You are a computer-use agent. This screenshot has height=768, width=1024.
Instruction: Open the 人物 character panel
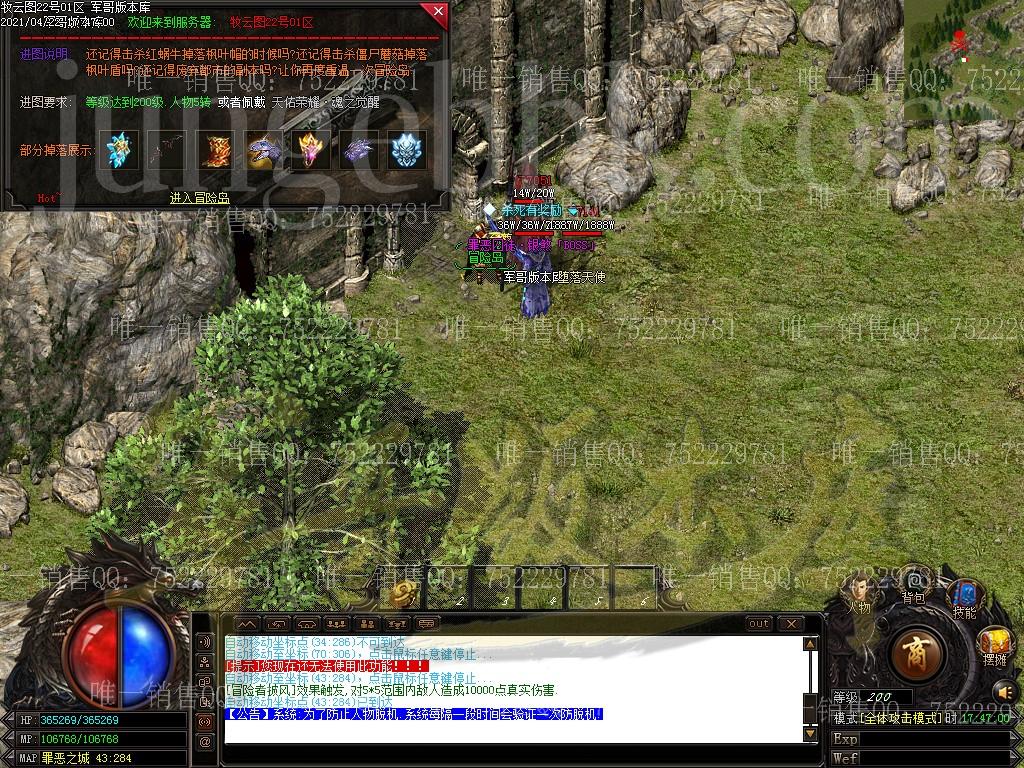(x=858, y=593)
